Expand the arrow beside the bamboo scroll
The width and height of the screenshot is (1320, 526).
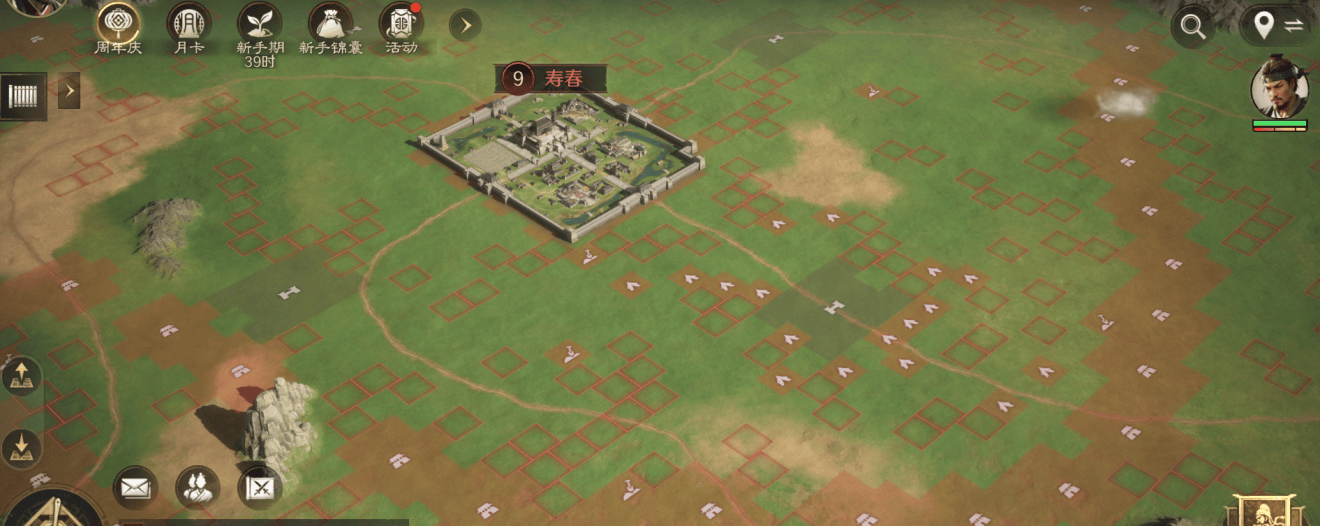coord(69,91)
